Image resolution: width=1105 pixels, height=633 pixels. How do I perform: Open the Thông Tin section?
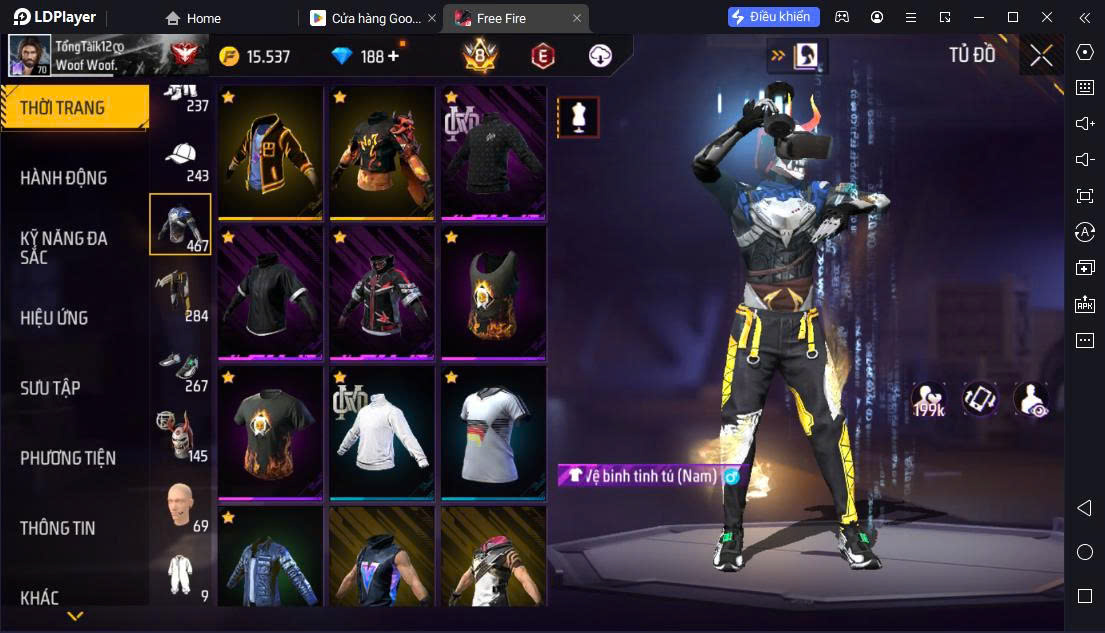click(58, 528)
